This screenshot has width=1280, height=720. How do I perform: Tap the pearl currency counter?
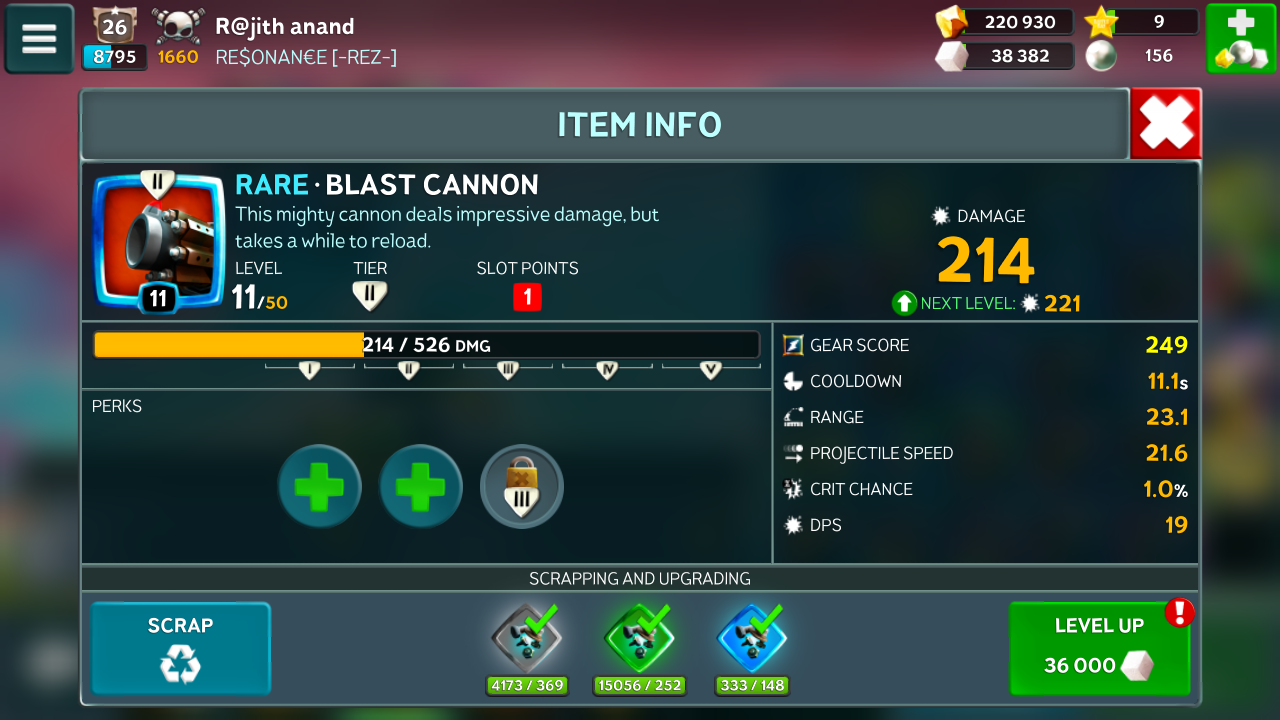[x=1142, y=56]
